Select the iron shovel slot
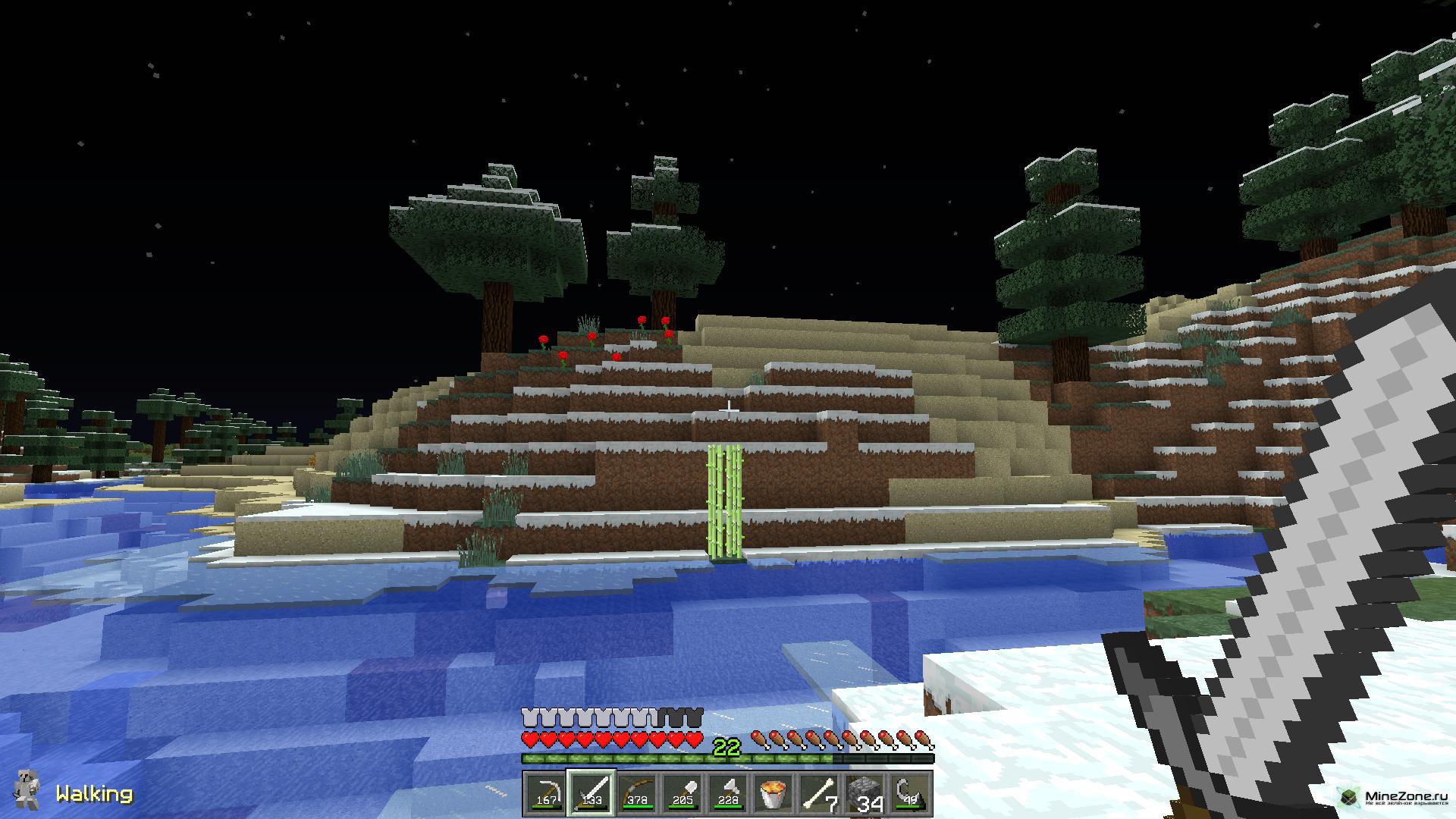The width and height of the screenshot is (1456, 819). click(x=682, y=793)
